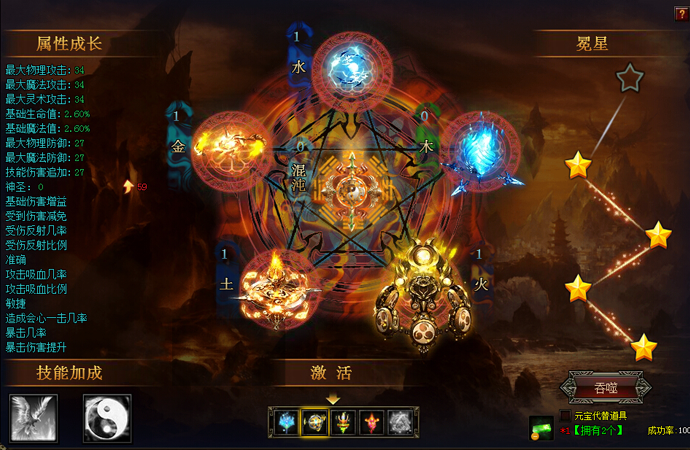Open help via the question mark button

pos(681,13)
